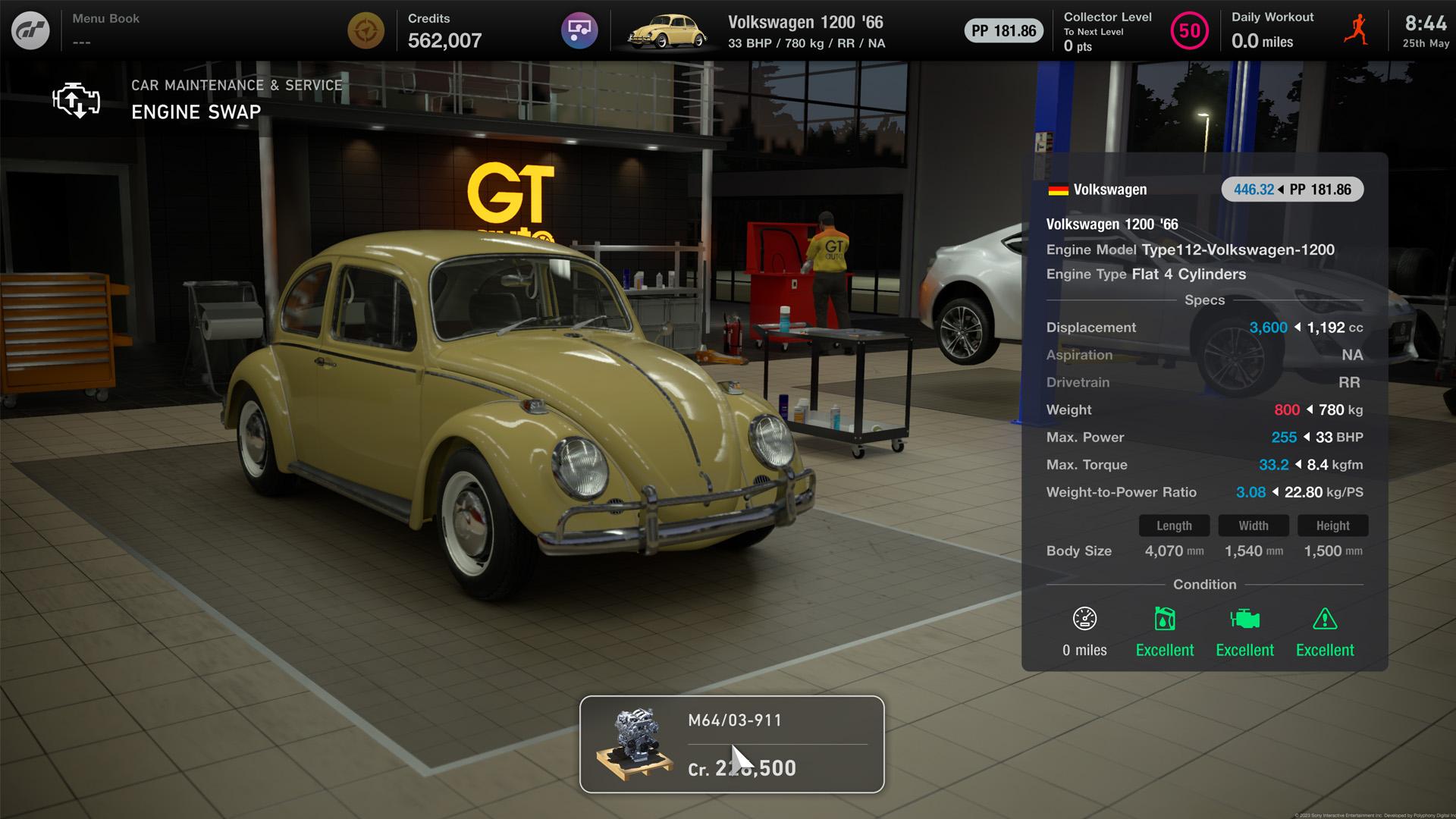Click the German flag next to Volkswagen
This screenshot has height=819, width=1456.
point(1056,190)
